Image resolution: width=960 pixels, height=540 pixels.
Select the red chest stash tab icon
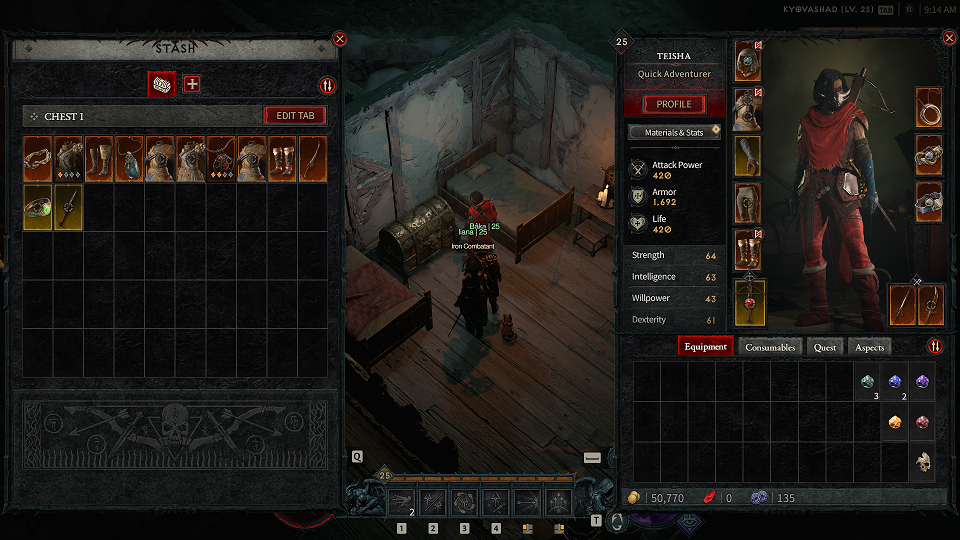(x=161, y=84)
